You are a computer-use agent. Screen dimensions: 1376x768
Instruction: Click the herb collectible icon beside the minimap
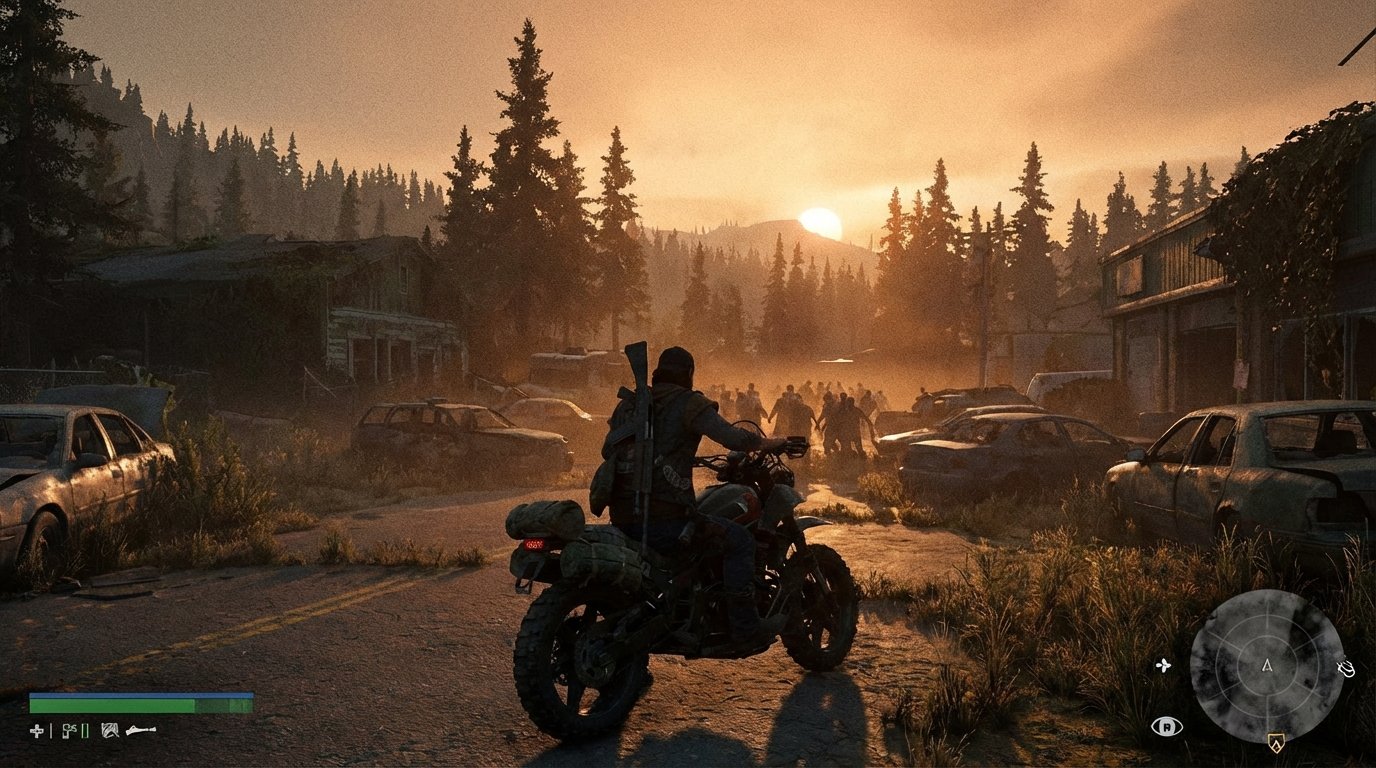pos(1163,666)
